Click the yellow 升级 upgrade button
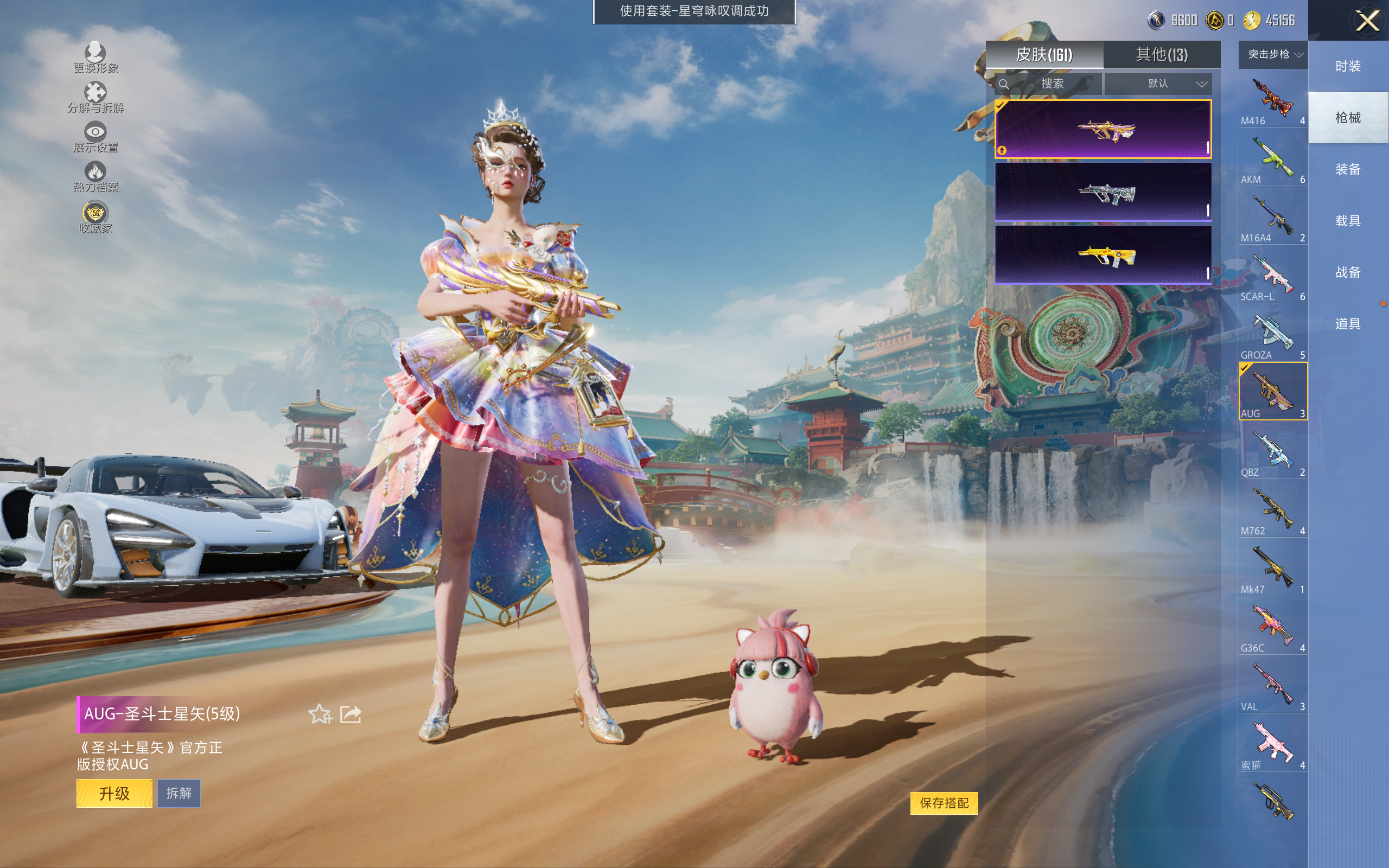1389x868 pixels. click(114, 793)
